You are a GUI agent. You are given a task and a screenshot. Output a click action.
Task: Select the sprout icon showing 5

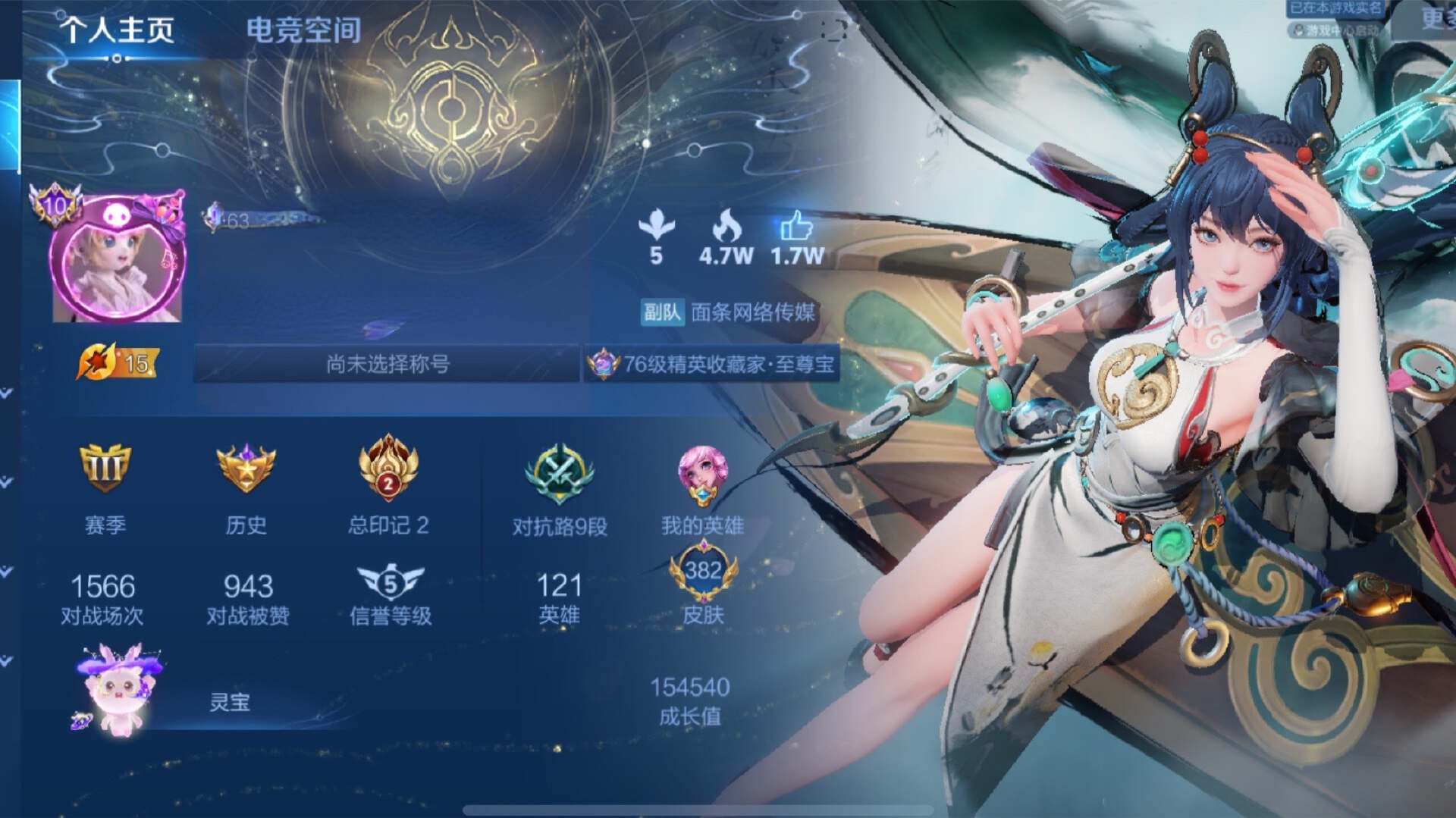point(657,226)
